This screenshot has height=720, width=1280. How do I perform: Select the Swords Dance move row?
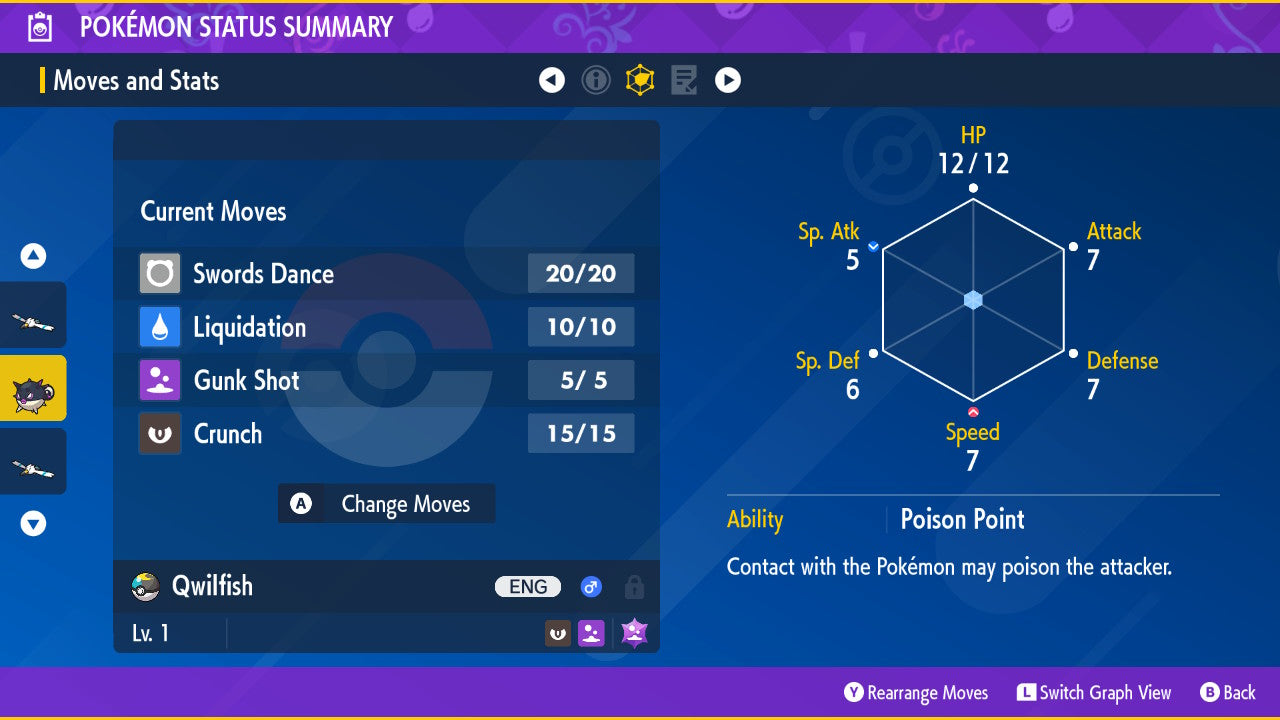coord(386,273)
